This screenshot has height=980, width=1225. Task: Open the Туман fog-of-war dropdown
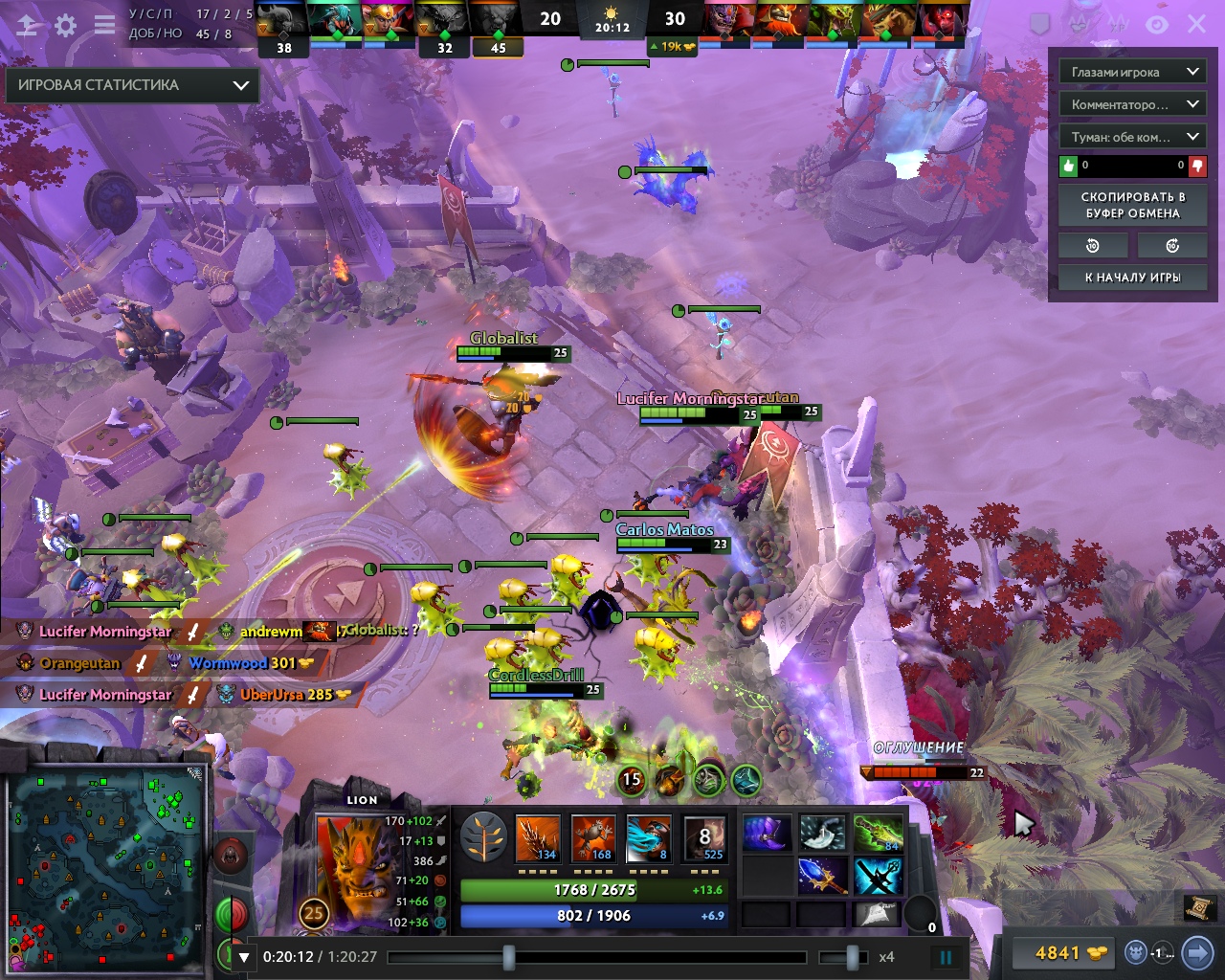coord(1131,137)
